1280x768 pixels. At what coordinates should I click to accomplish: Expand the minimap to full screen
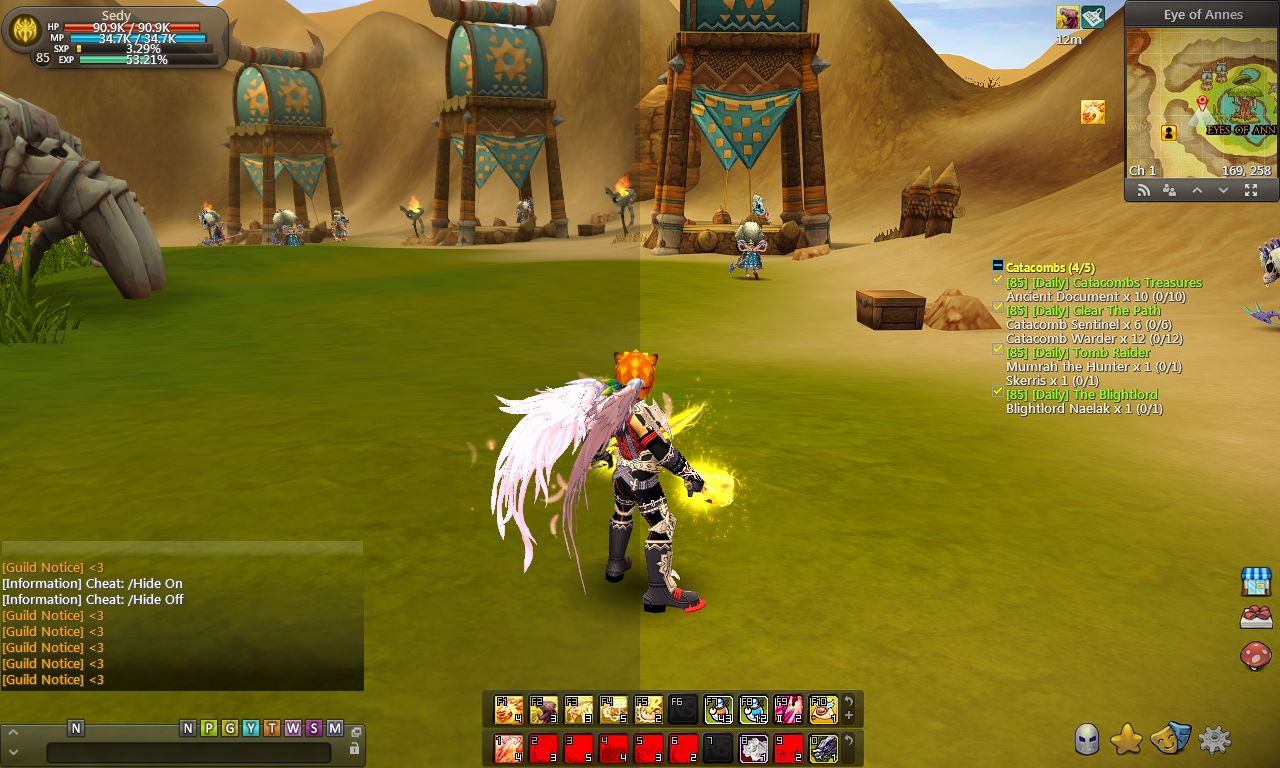click(1251, 191)
